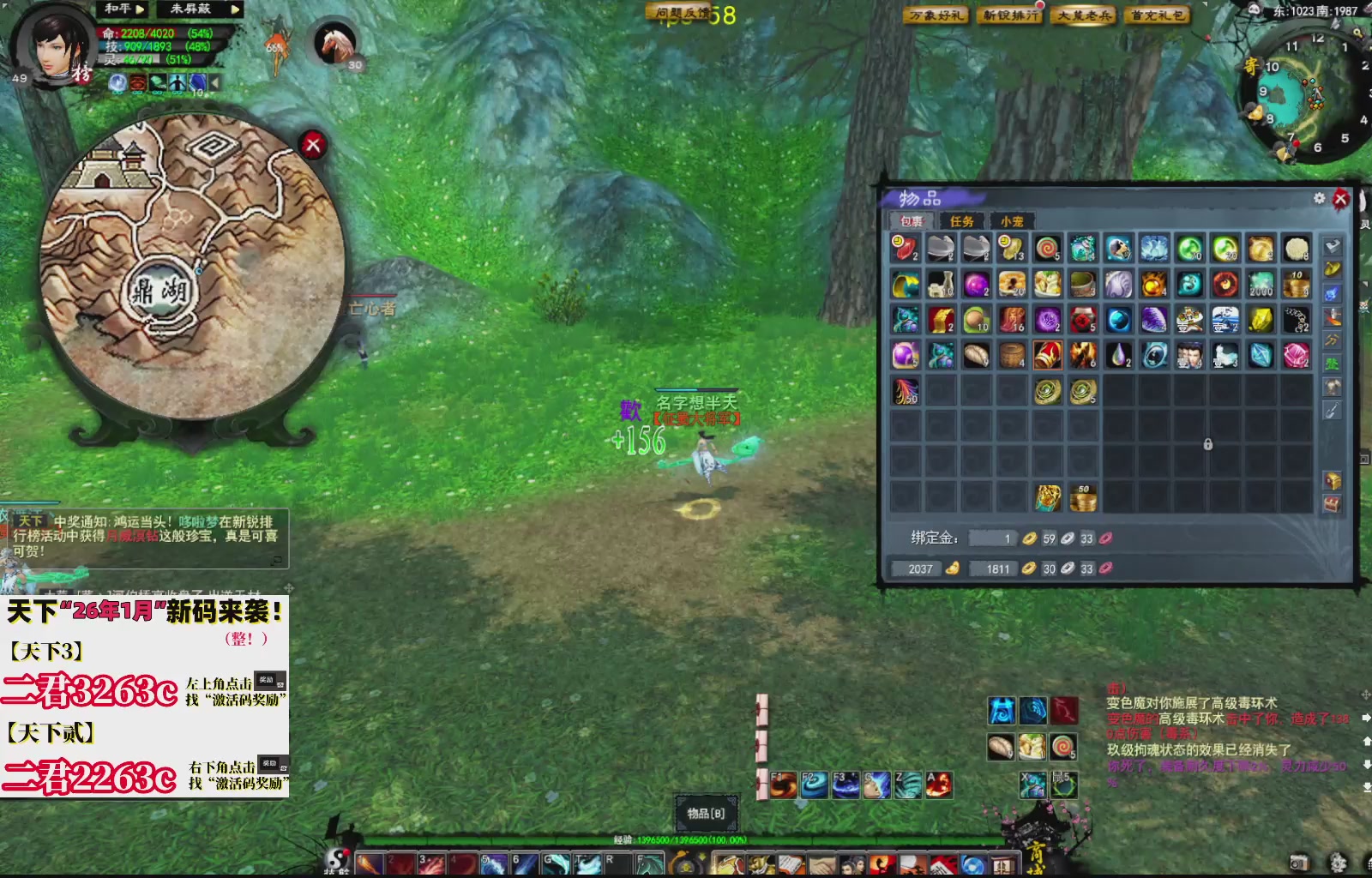This screenshot has width=1372, height=878.
Task: Click the gold coin stack in the bag
Action: click(1085, 496)
